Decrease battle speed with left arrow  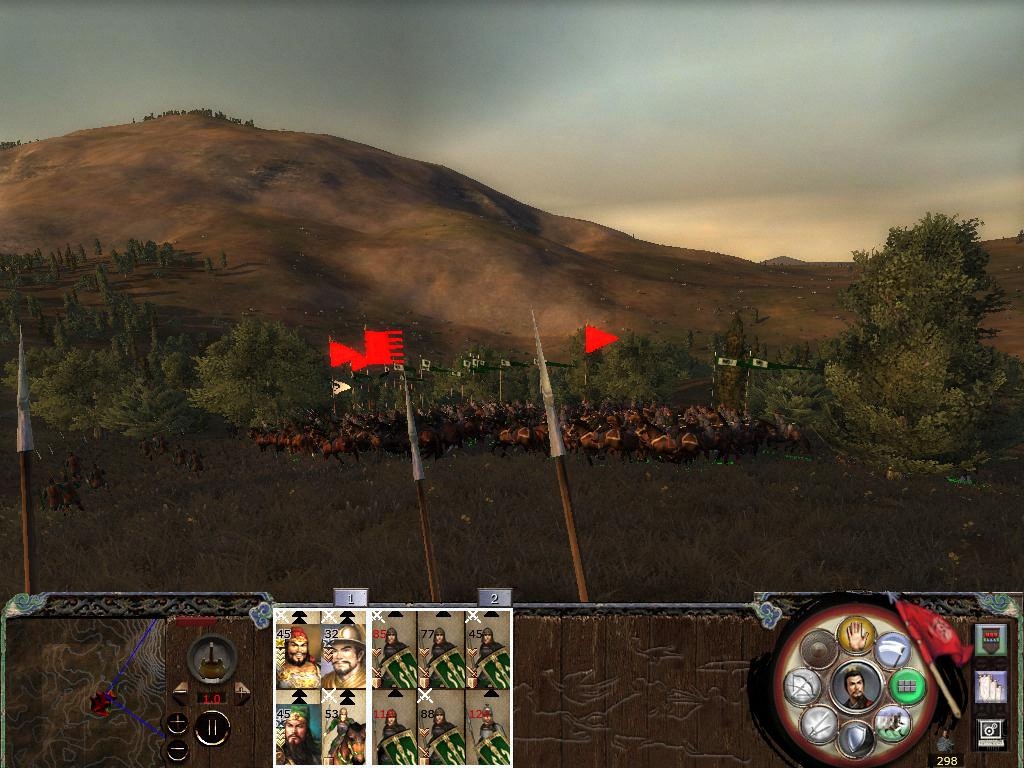181,693
